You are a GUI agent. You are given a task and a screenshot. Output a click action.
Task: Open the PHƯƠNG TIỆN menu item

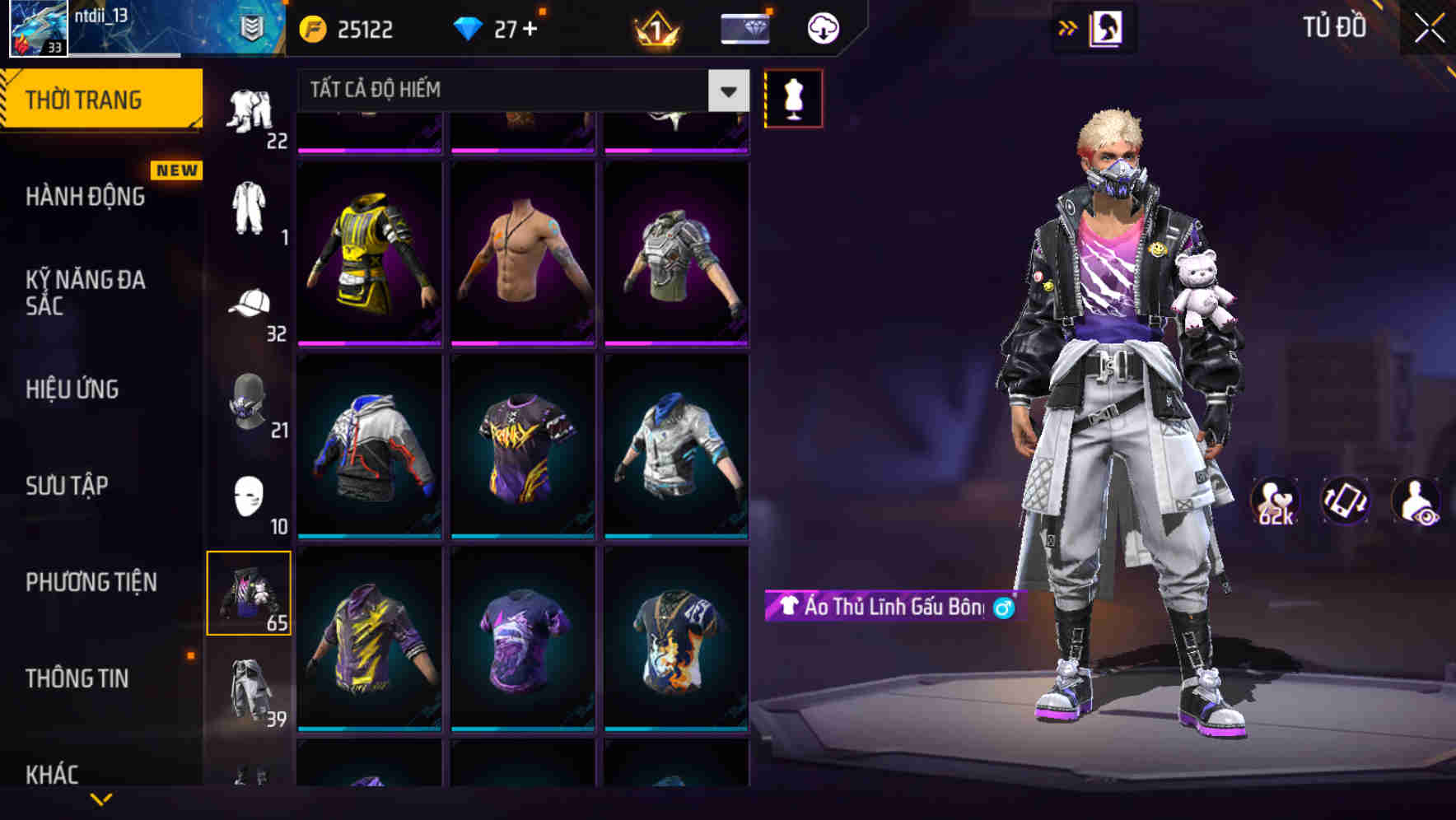click(91, 582)
